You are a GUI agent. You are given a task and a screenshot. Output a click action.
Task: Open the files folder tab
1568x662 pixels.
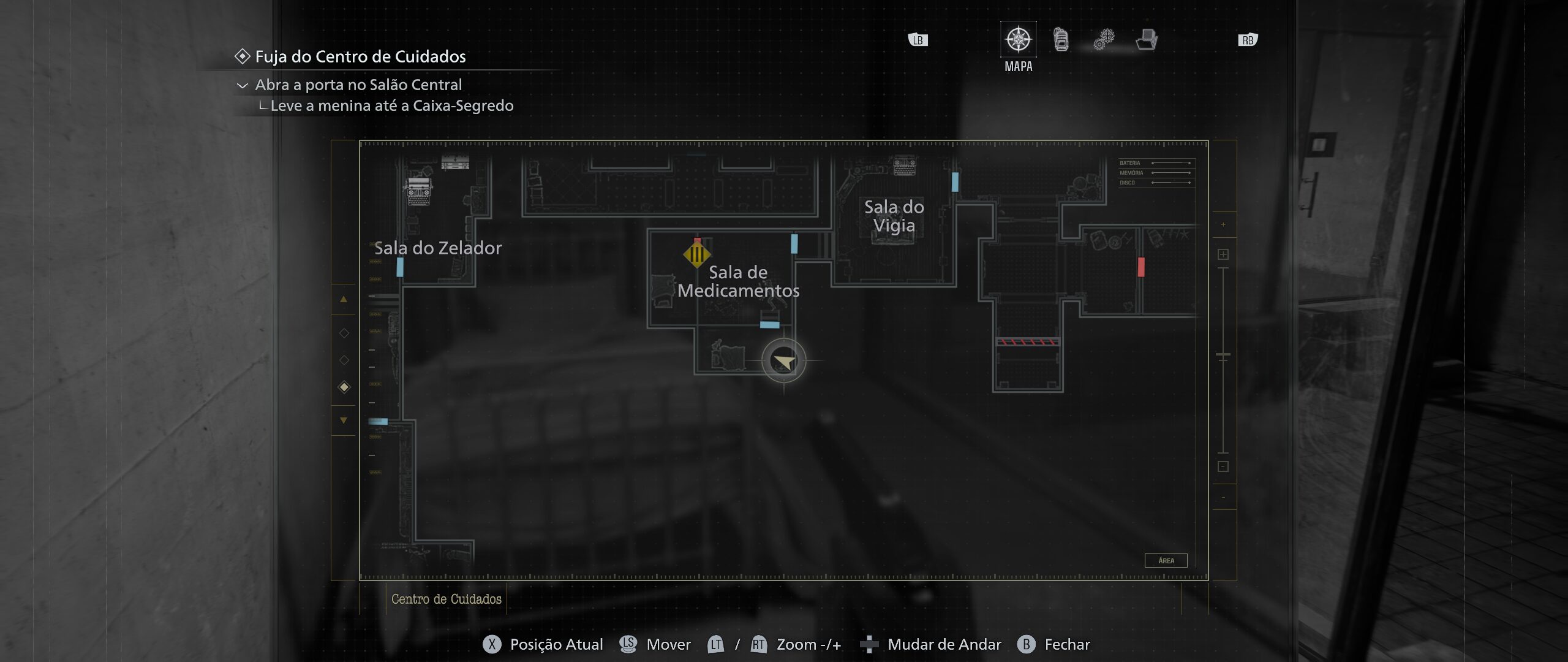(1147, 40)
